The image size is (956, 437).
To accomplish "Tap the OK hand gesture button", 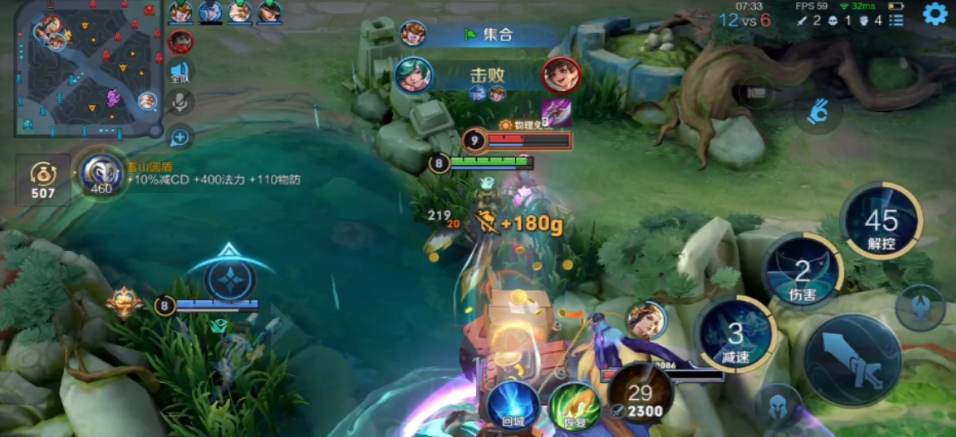I will pyautogui.click(x=818, y=111).
